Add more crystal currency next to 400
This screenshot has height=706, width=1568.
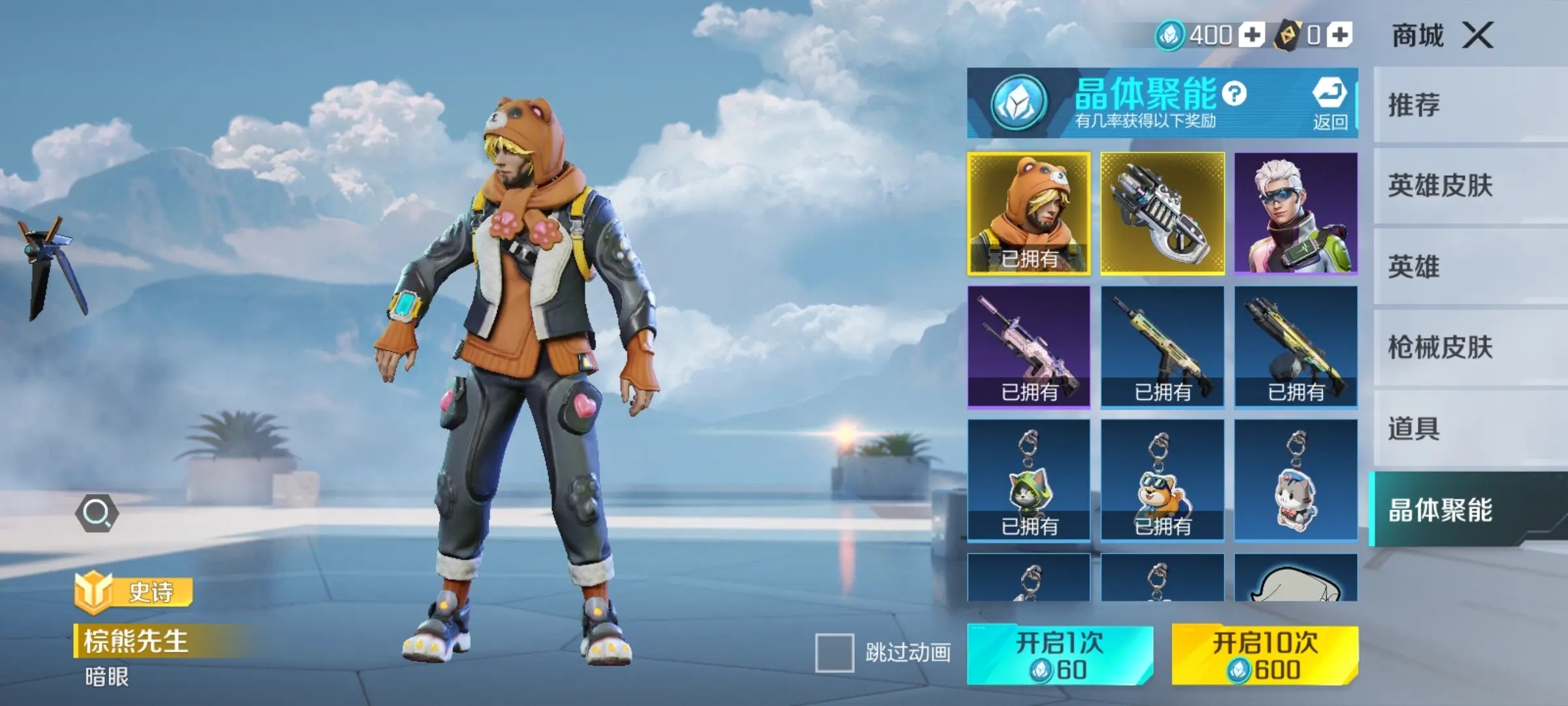point(1252,35)
